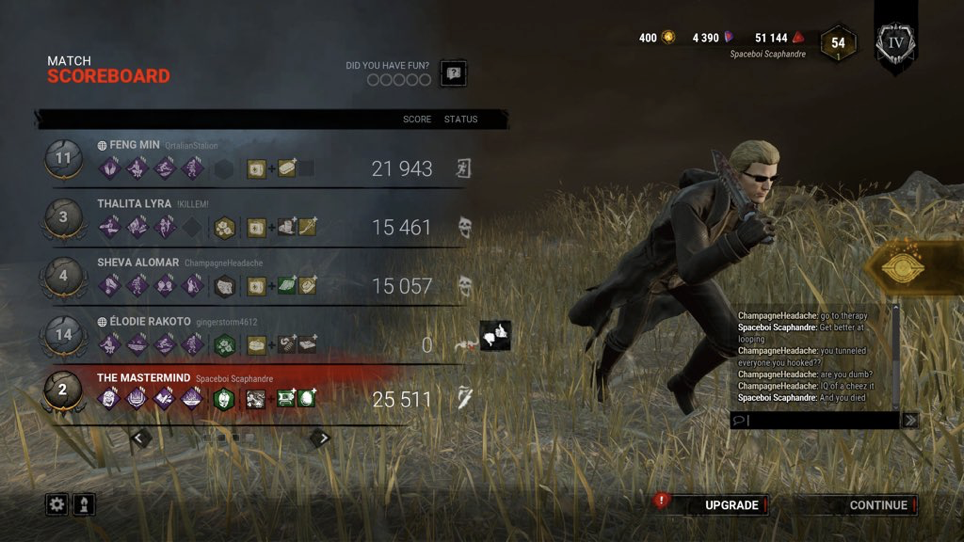Go to the previous scoreboard page arrow
This screenshot has height=542, width=964.
pyautogui.click(x=140, y=438)
